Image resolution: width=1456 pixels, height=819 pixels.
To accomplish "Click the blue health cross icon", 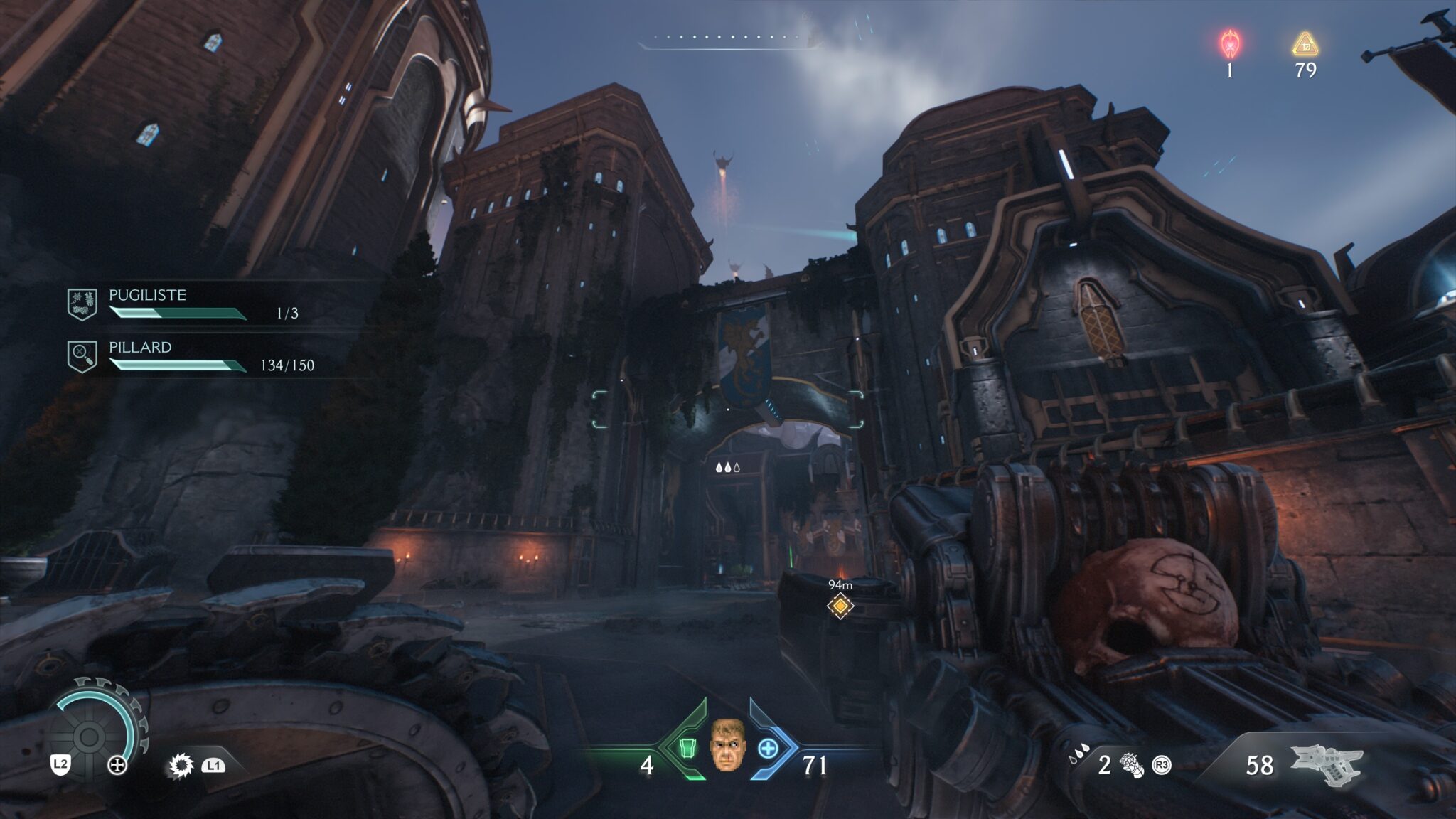I will [x=768, y=749].
